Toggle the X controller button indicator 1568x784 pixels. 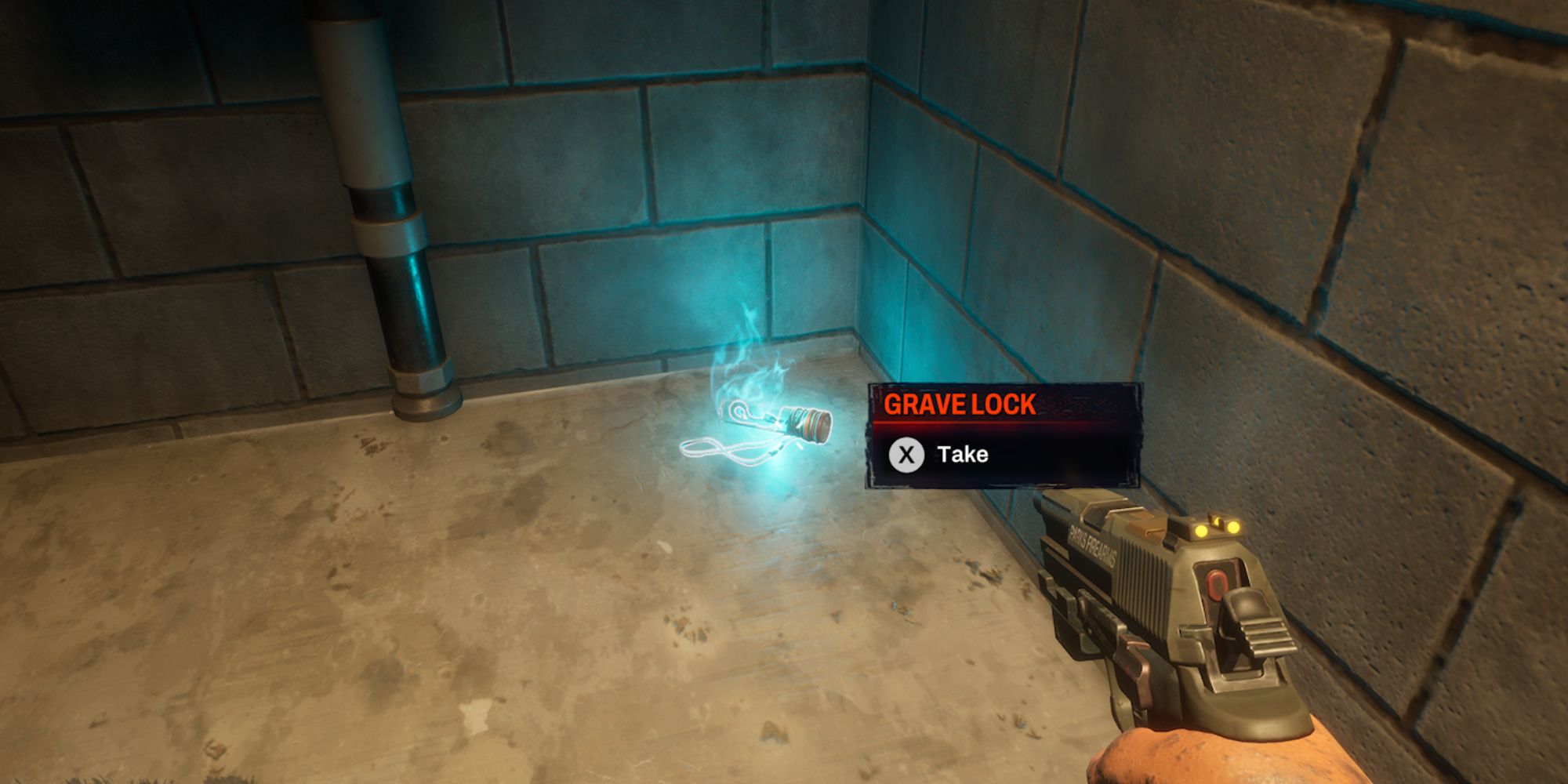click(906, 455)
